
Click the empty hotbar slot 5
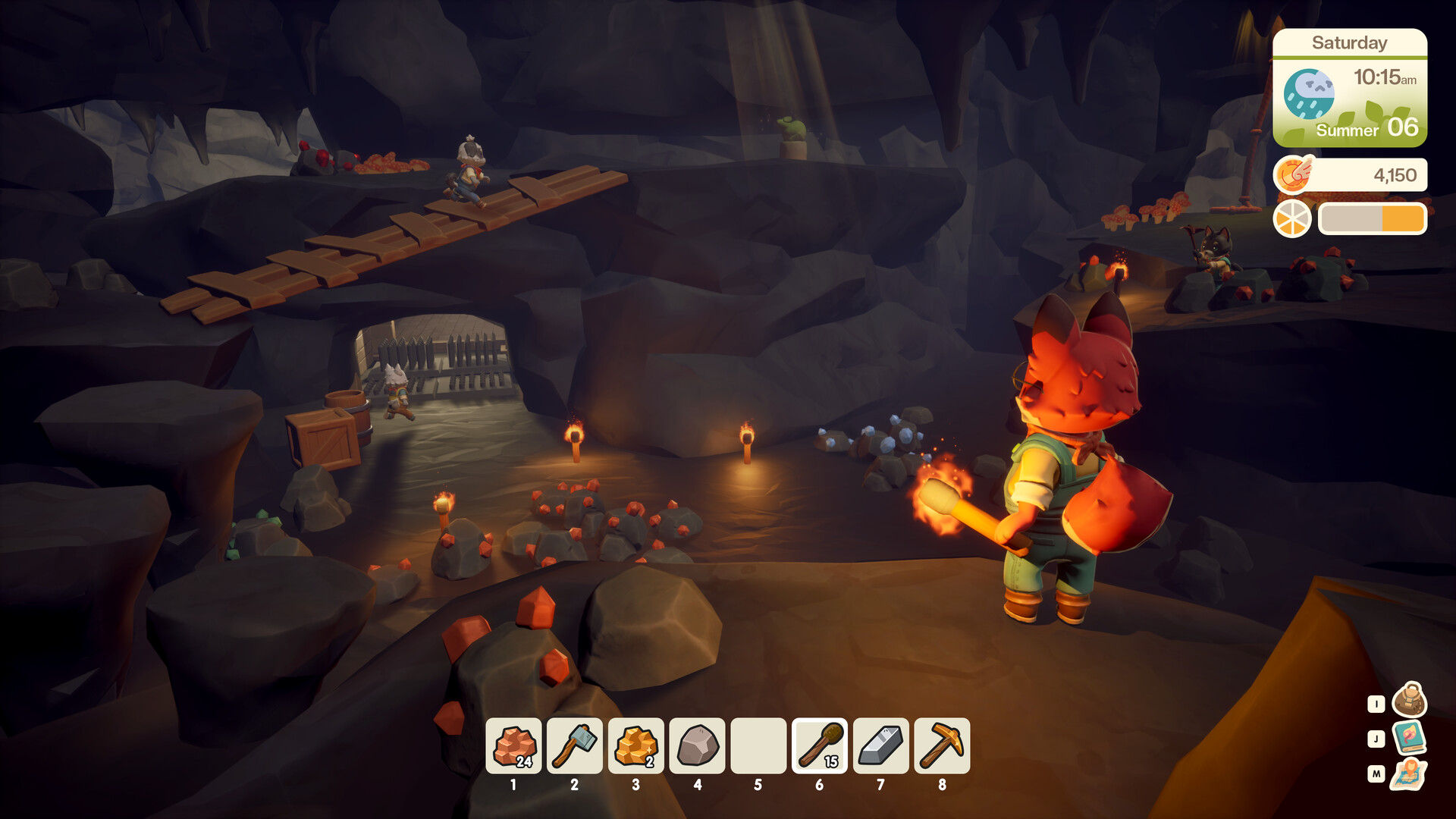pos(758,746)
